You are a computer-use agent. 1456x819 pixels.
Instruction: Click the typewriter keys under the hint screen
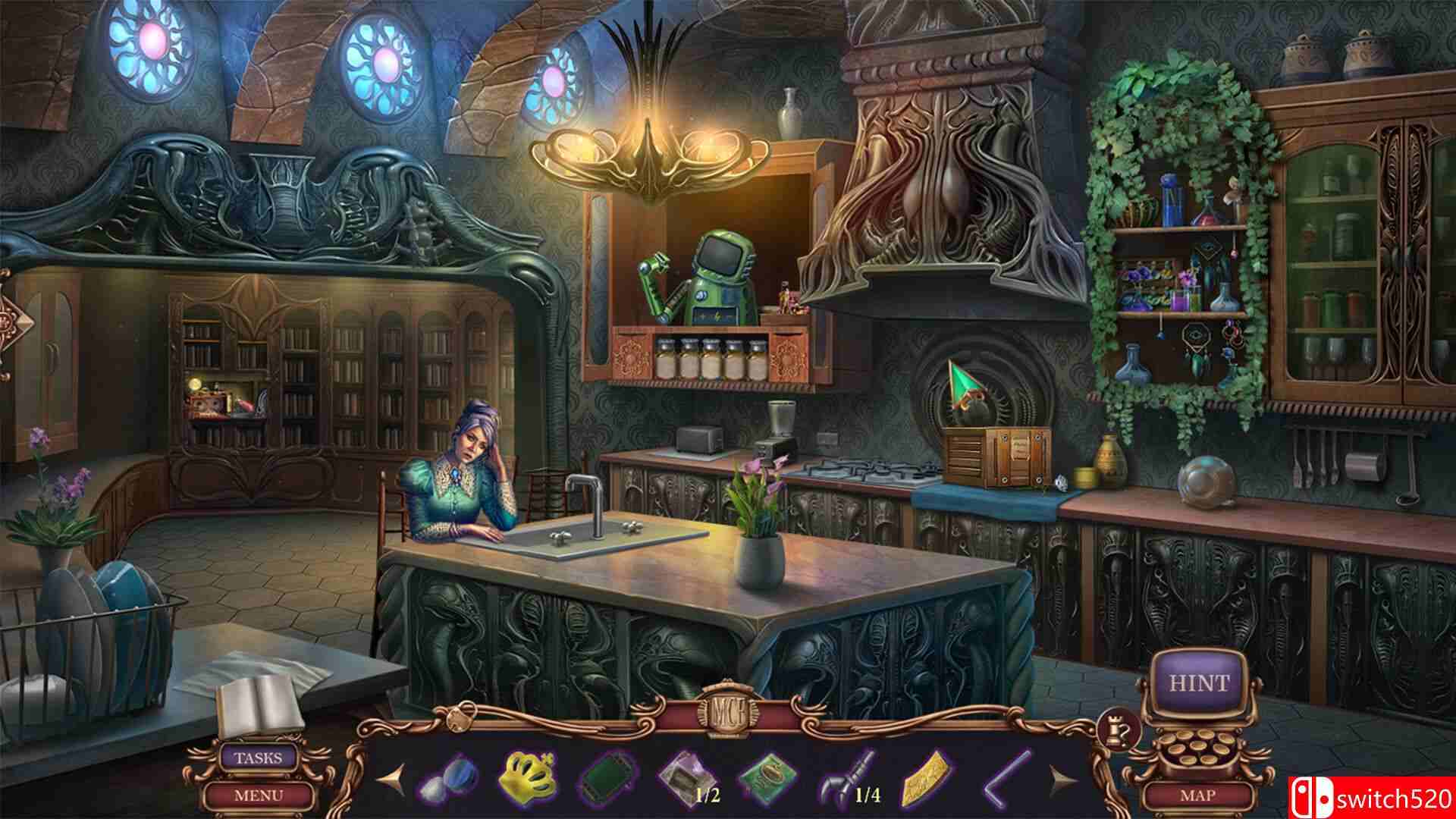1197,749
